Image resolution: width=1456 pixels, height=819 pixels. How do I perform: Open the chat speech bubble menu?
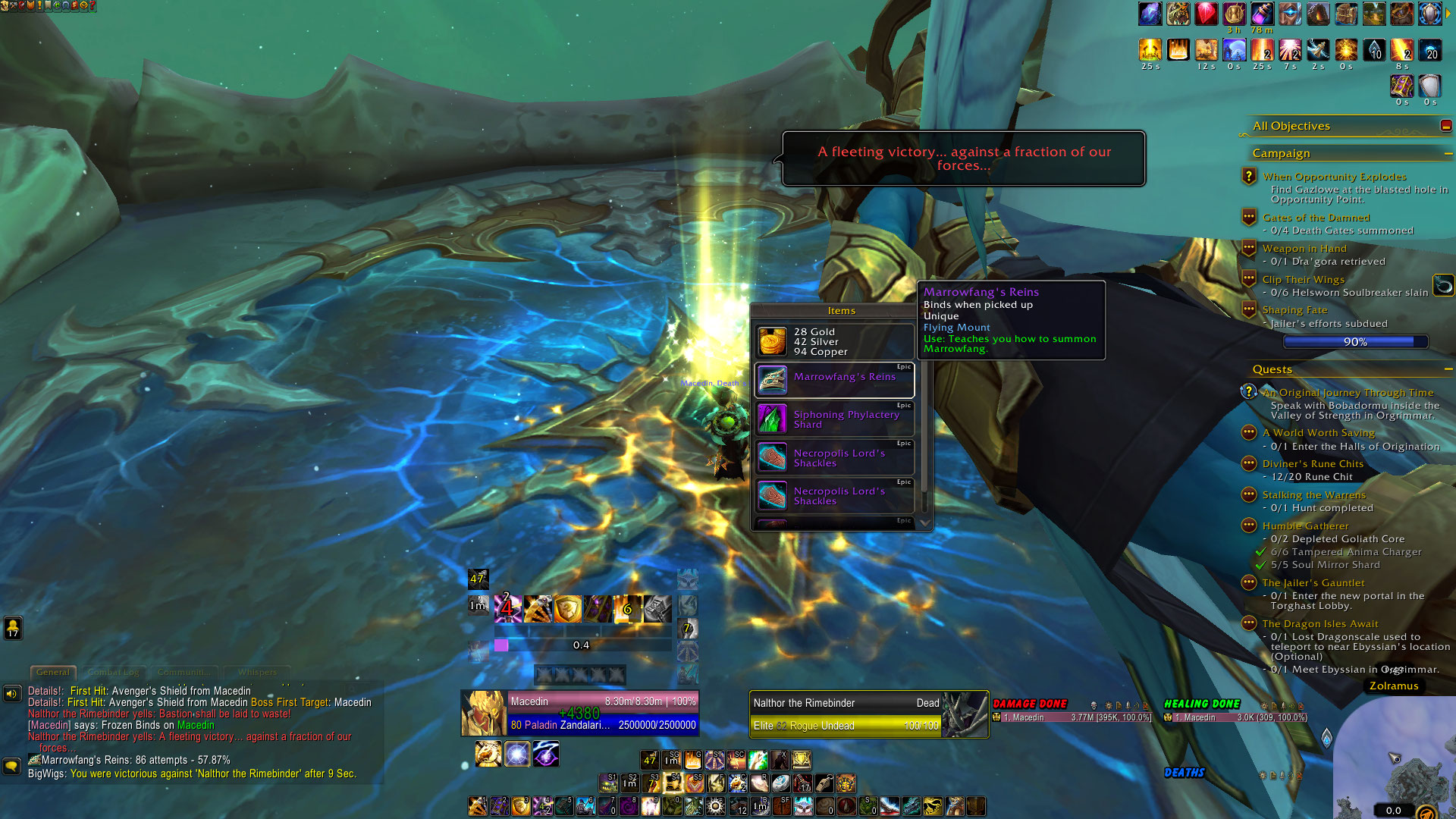(x=11, y=767)
